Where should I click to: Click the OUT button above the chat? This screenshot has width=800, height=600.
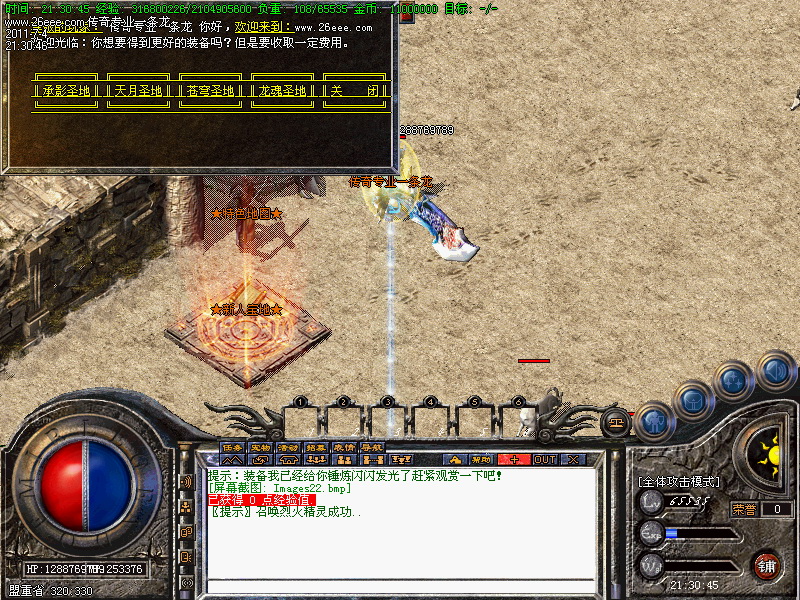click(545, 459)
